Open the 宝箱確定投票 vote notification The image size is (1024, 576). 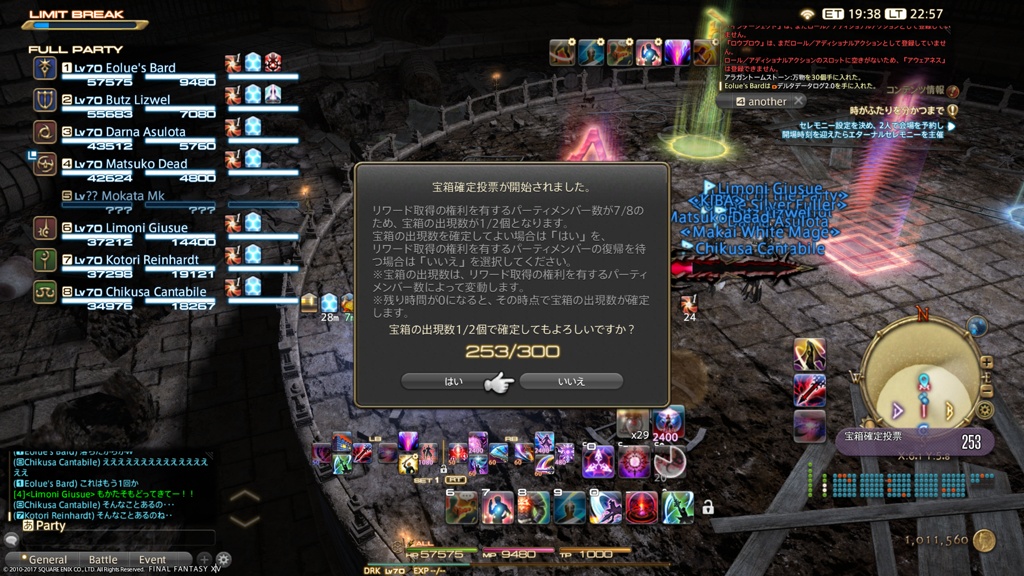tap(913, 441)
